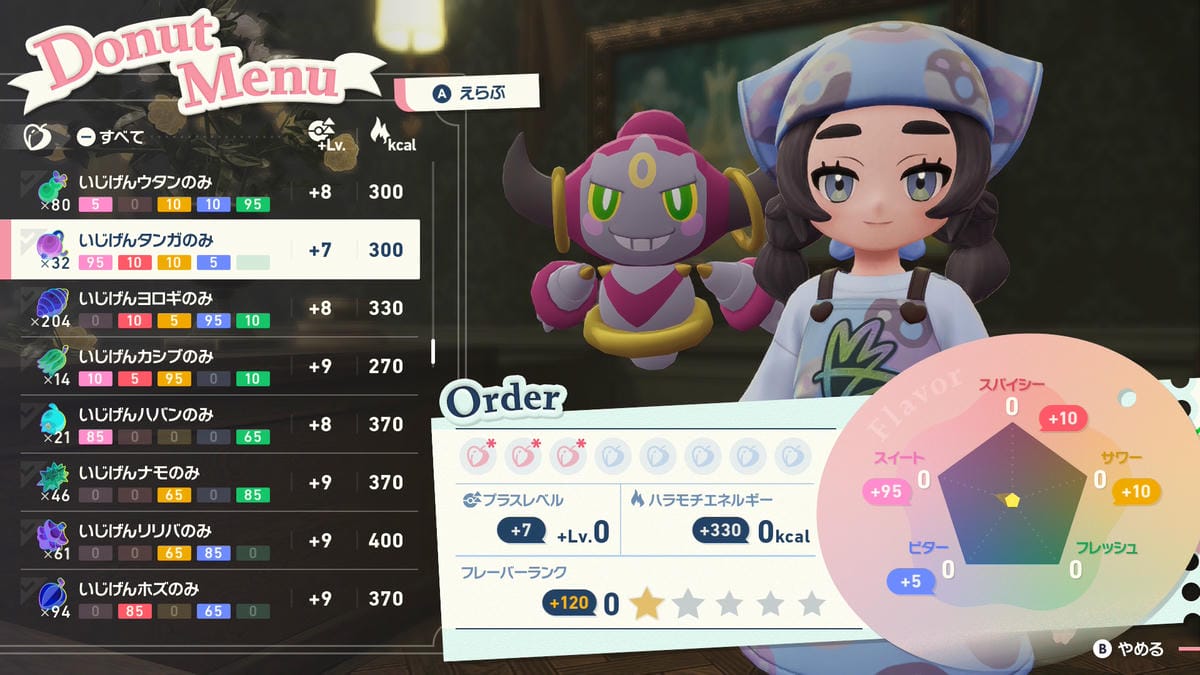Open the すべて berry filter
The width and height of the screenshot is (1200, 675).
111,137
